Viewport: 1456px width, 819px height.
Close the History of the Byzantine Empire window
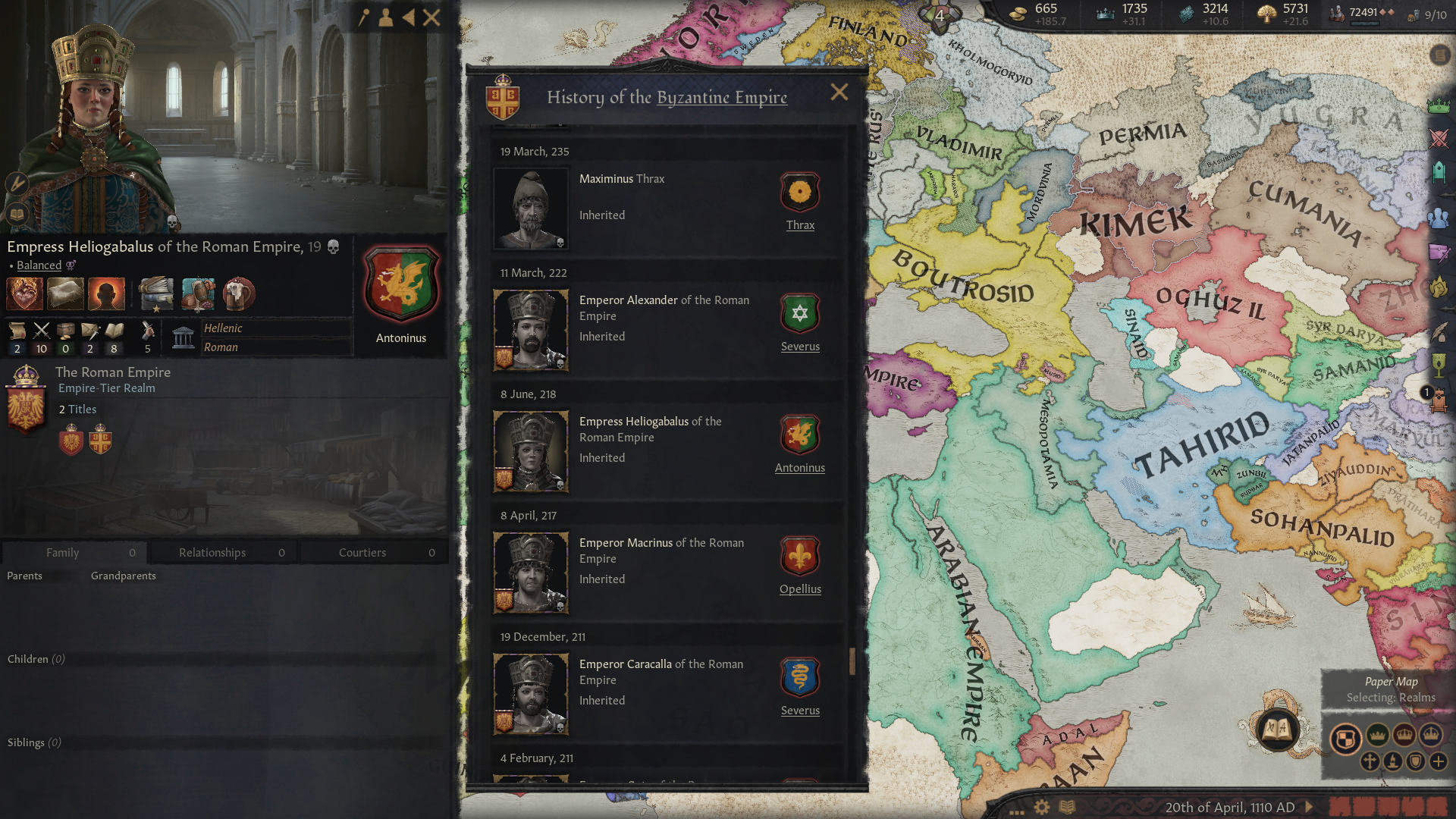tap(839, 93)
